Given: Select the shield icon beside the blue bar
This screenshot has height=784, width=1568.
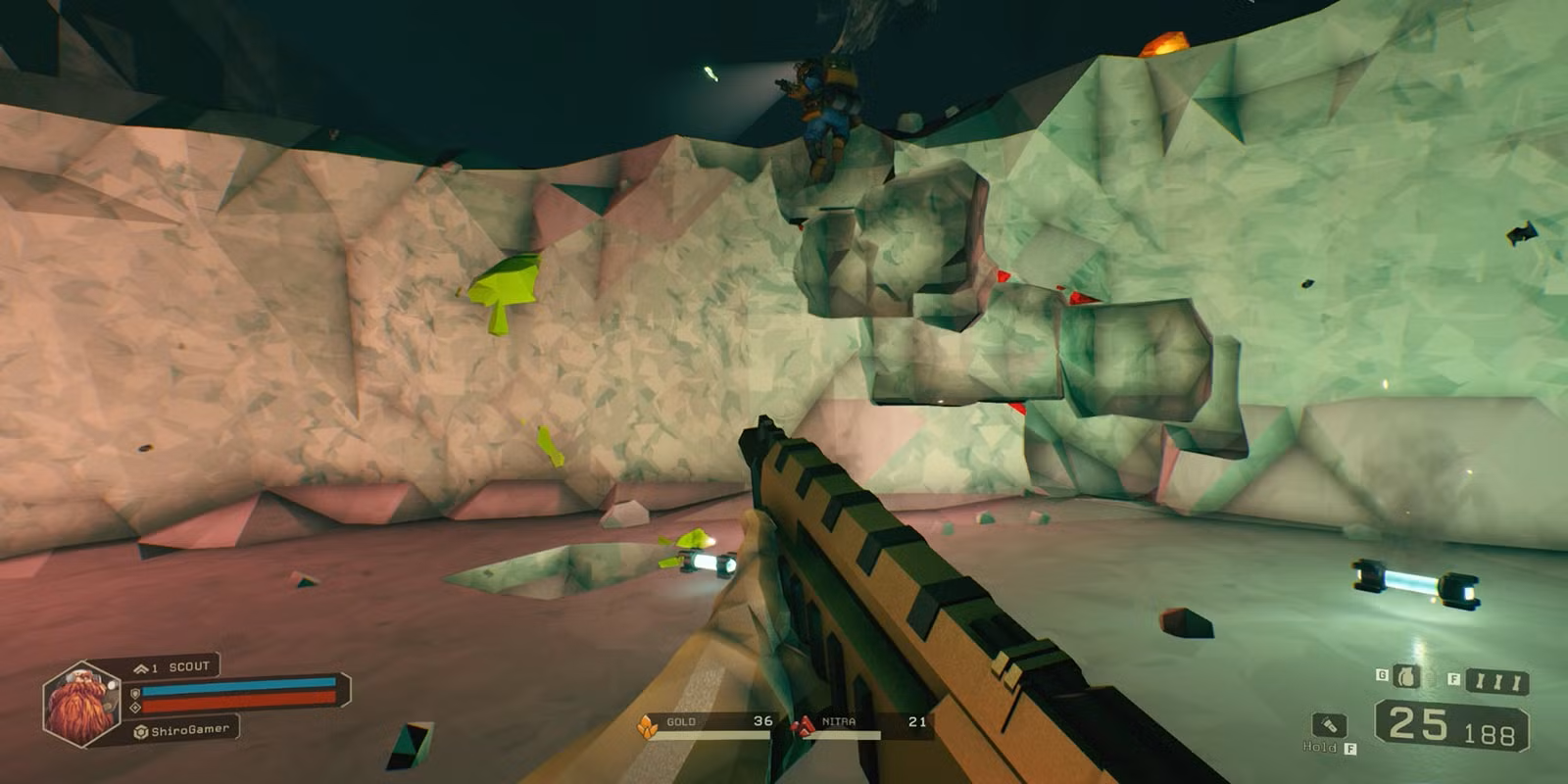Looking at the screenshot, I should [x=135, y=692].
